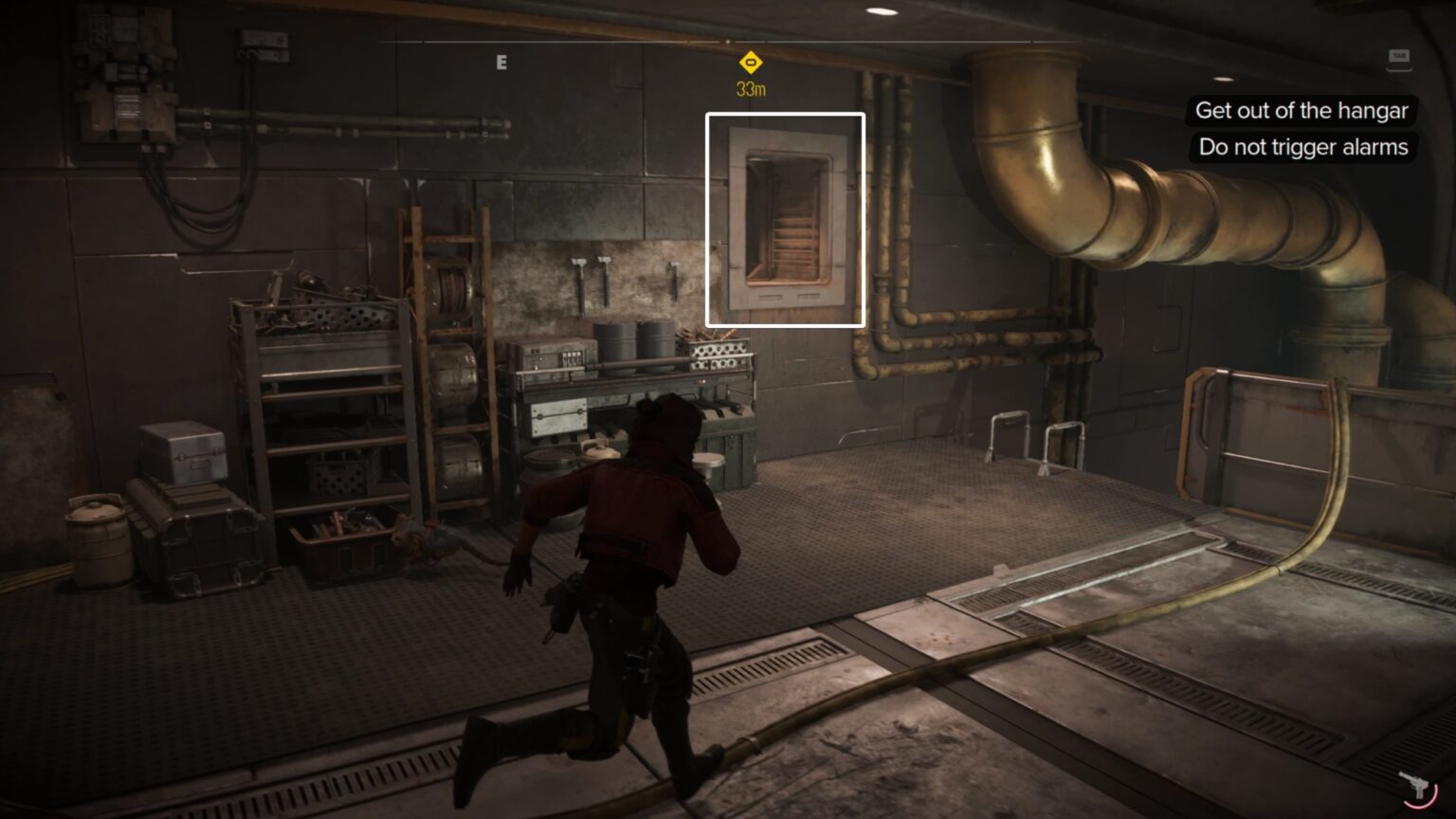Click the 33m distance label under waypoint
This screenshot has height=819, width=1456.
[749, 87]
